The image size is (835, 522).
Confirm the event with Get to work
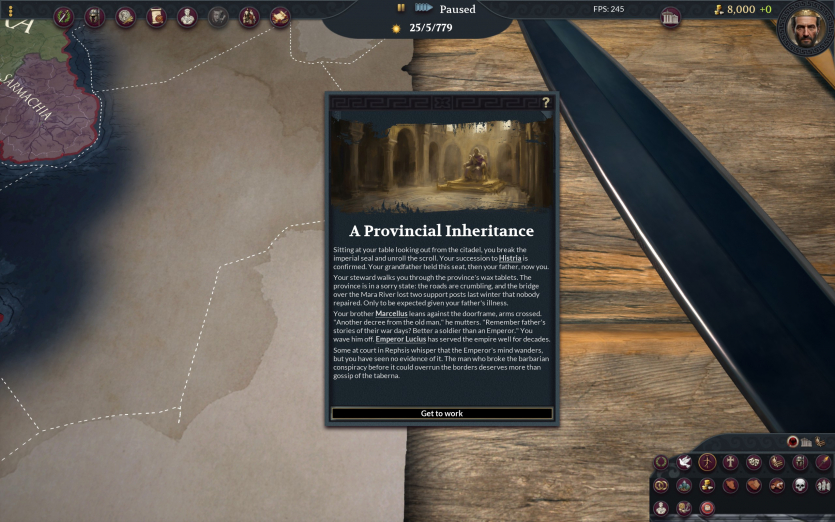pyautogui.click(x=441, y=413)
